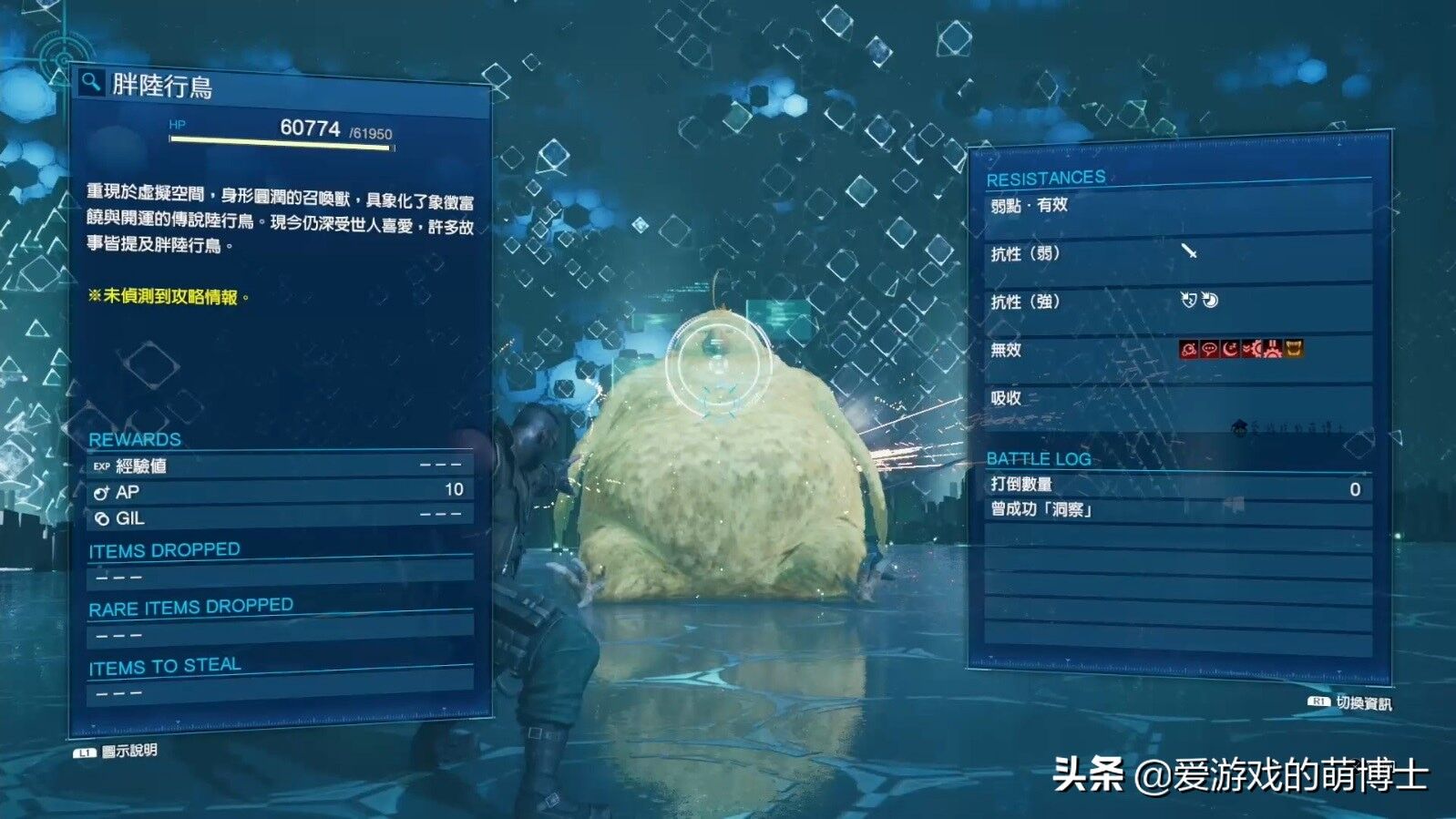The image size is (1456, 819).
Task: Click the GIL coin icon
Action: click(100, 518)
